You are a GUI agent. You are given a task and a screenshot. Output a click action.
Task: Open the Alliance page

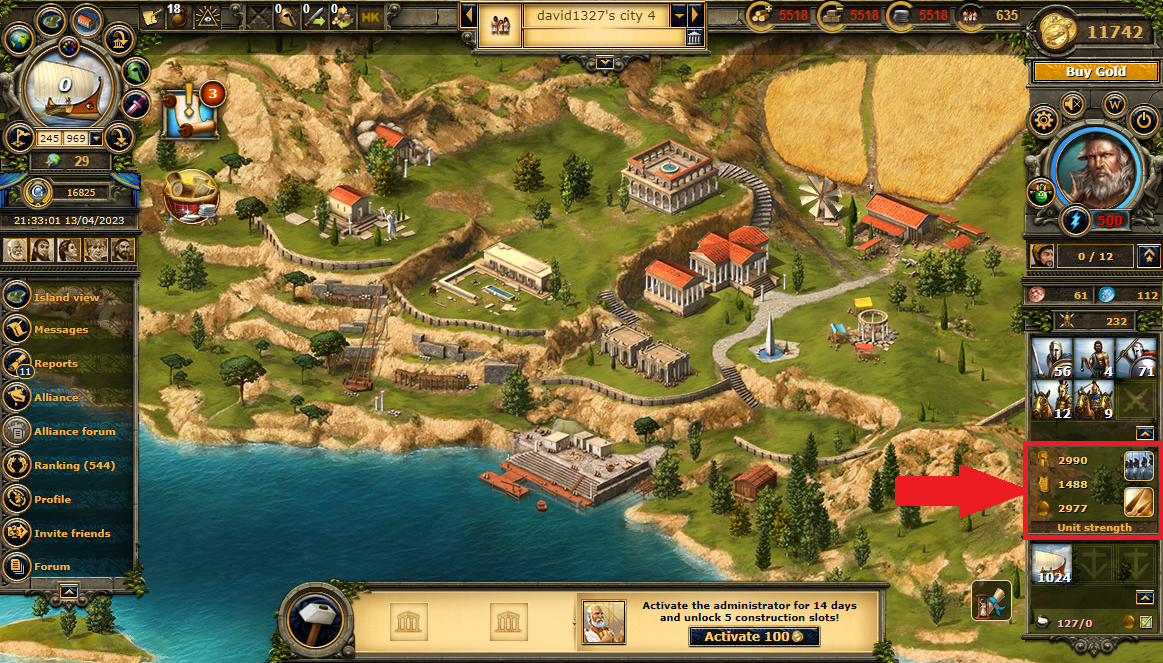(56, 398)
